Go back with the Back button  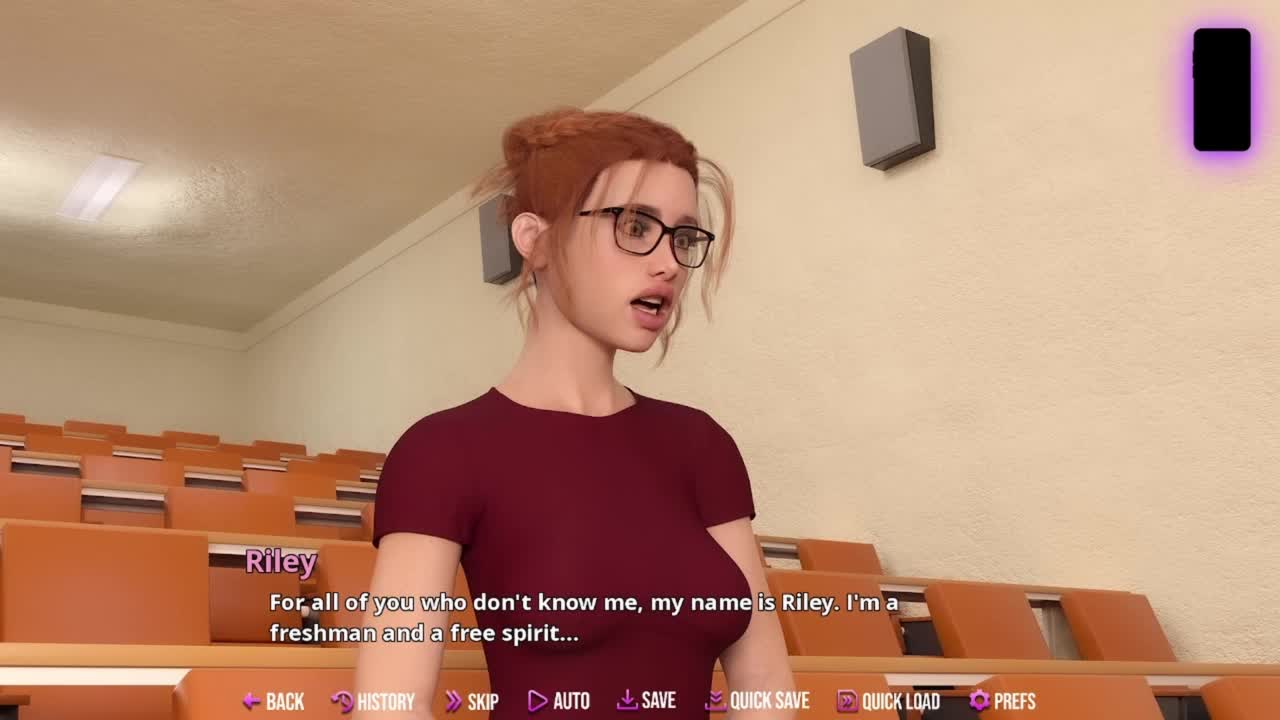pos(273,701)
